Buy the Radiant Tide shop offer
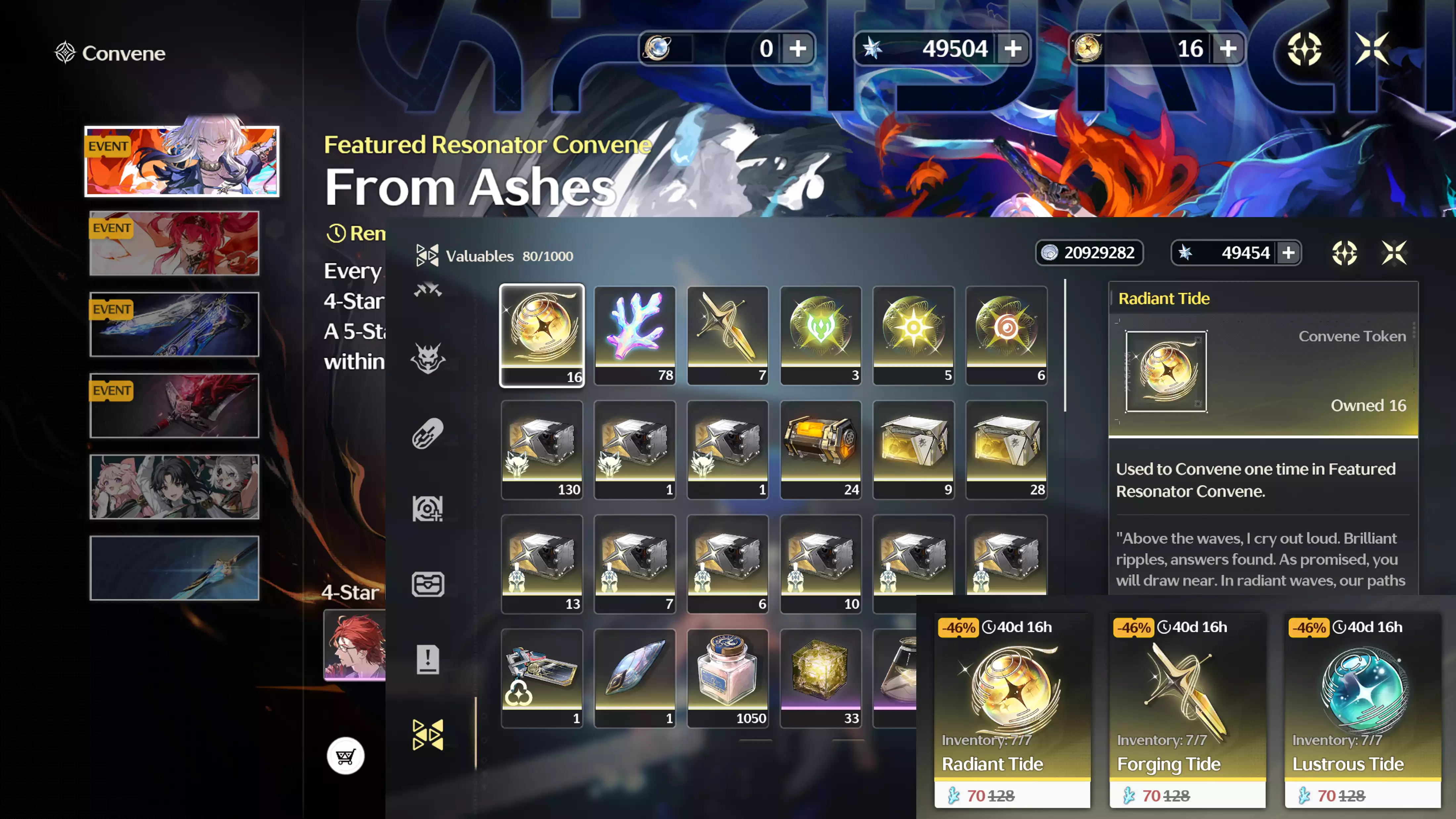Screen dimensions: 1456x819 1012,710
